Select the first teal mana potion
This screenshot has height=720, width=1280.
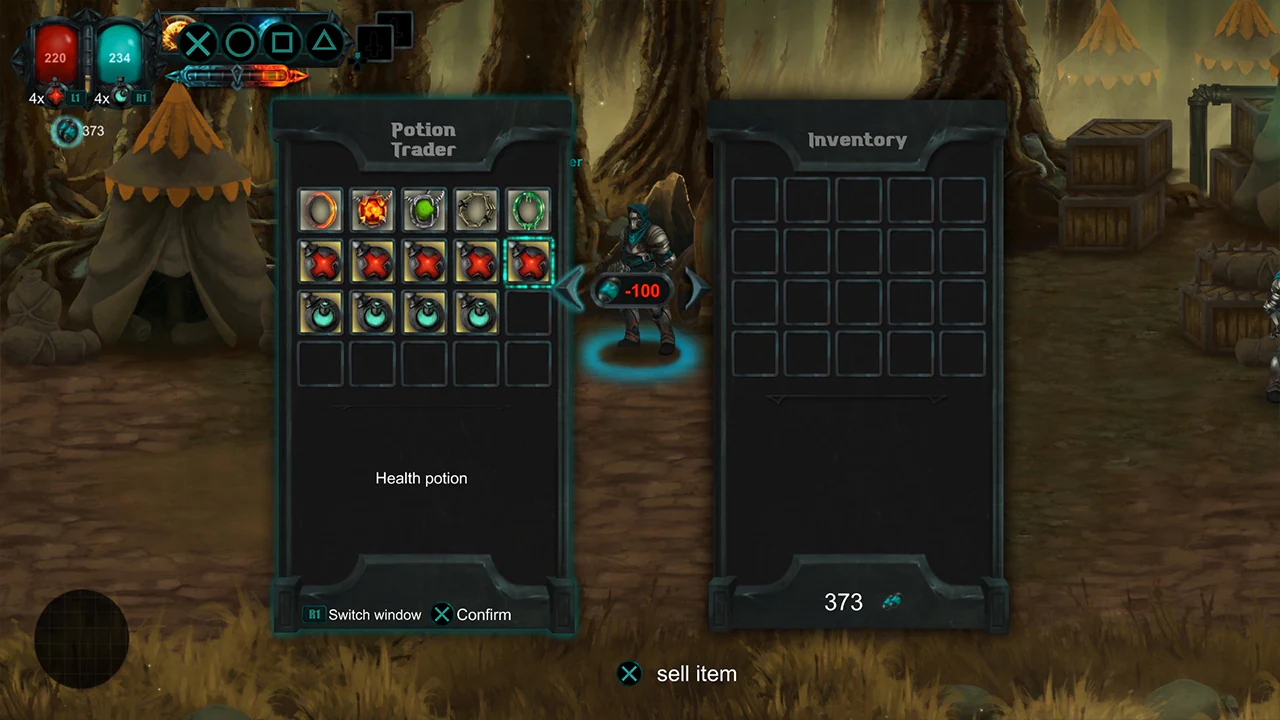[320, 314]
